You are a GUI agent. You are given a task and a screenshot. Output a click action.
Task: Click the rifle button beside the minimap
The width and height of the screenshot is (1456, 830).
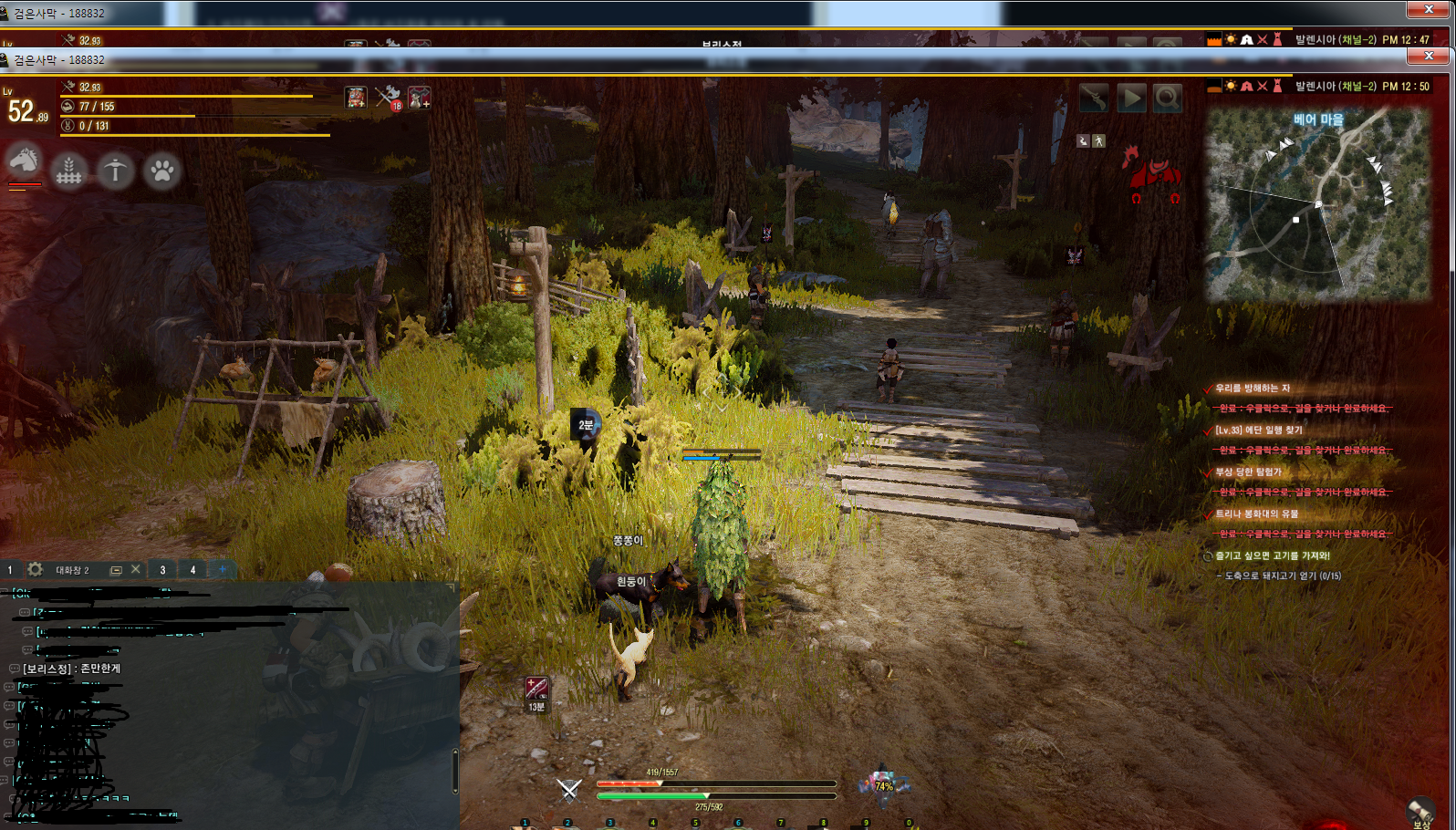(x=1094, y=98)
